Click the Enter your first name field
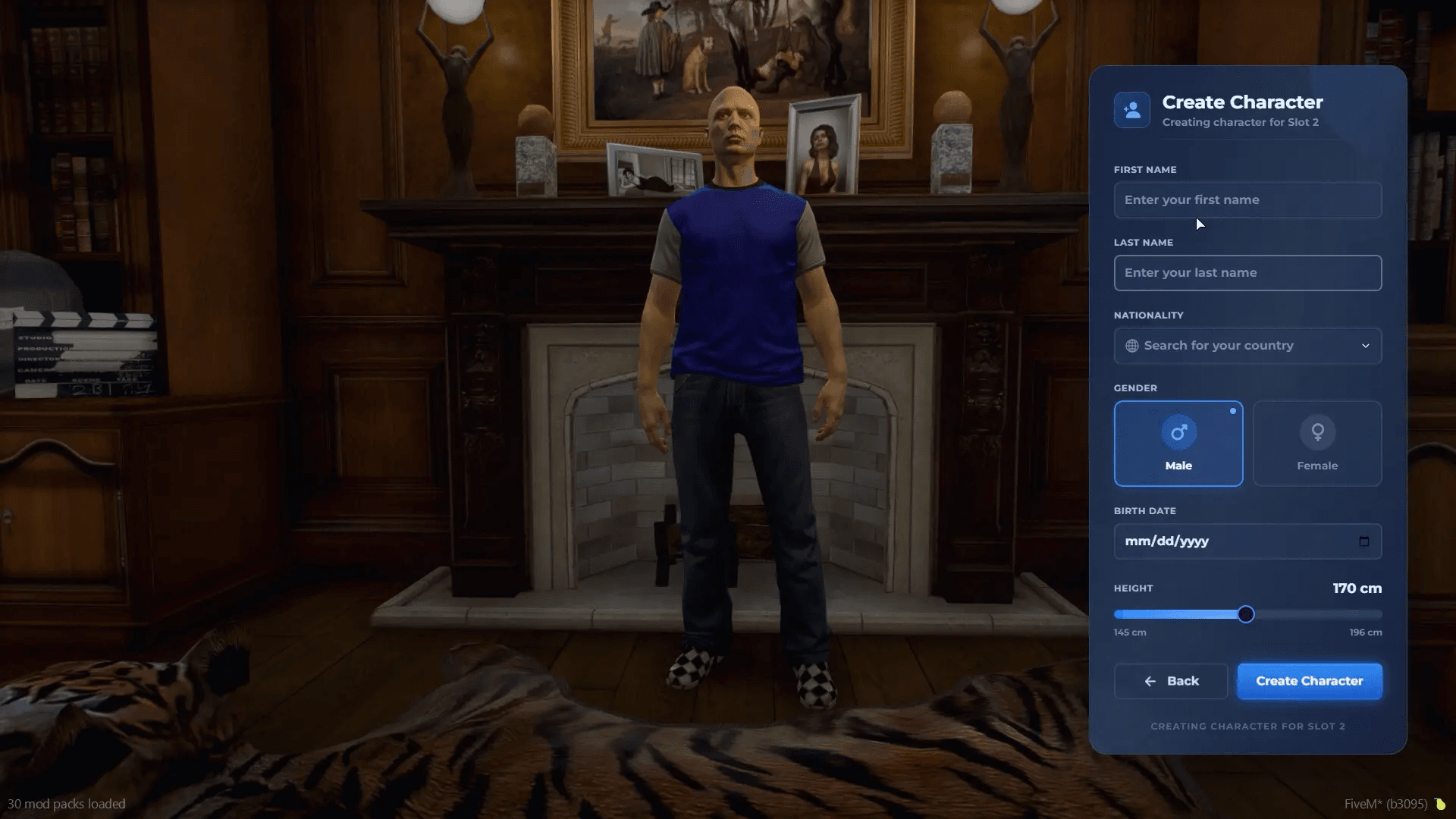Screen dimensions: 1456x819 (1247, 199)
